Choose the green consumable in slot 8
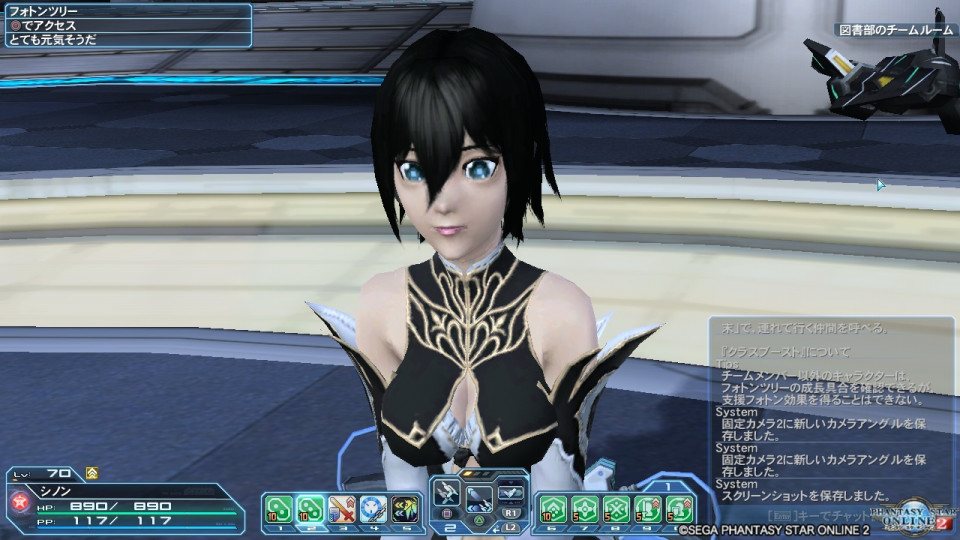960x540 pixels. [616, 509]
